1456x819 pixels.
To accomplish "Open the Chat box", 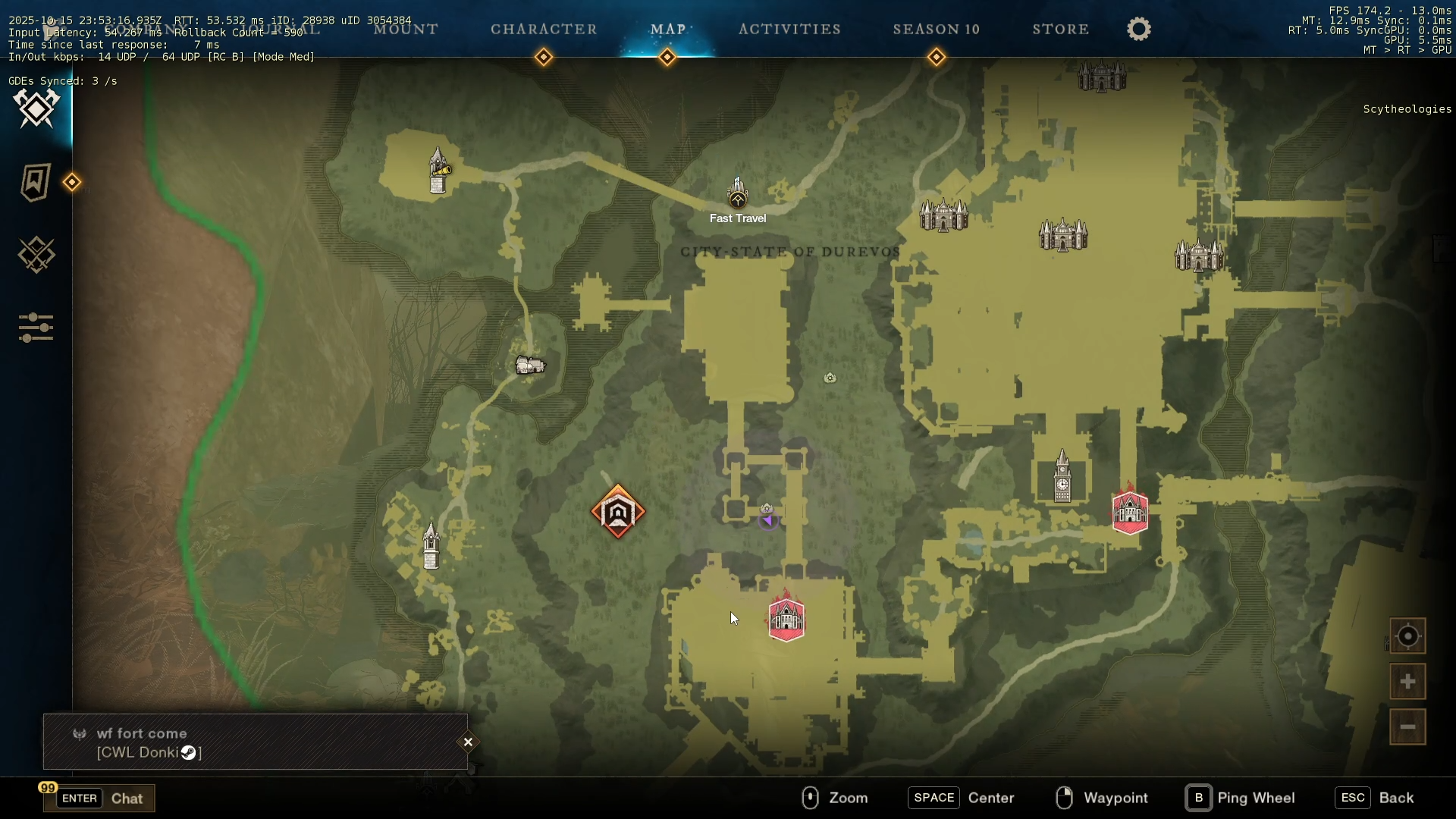I will (x=99, y=799).
